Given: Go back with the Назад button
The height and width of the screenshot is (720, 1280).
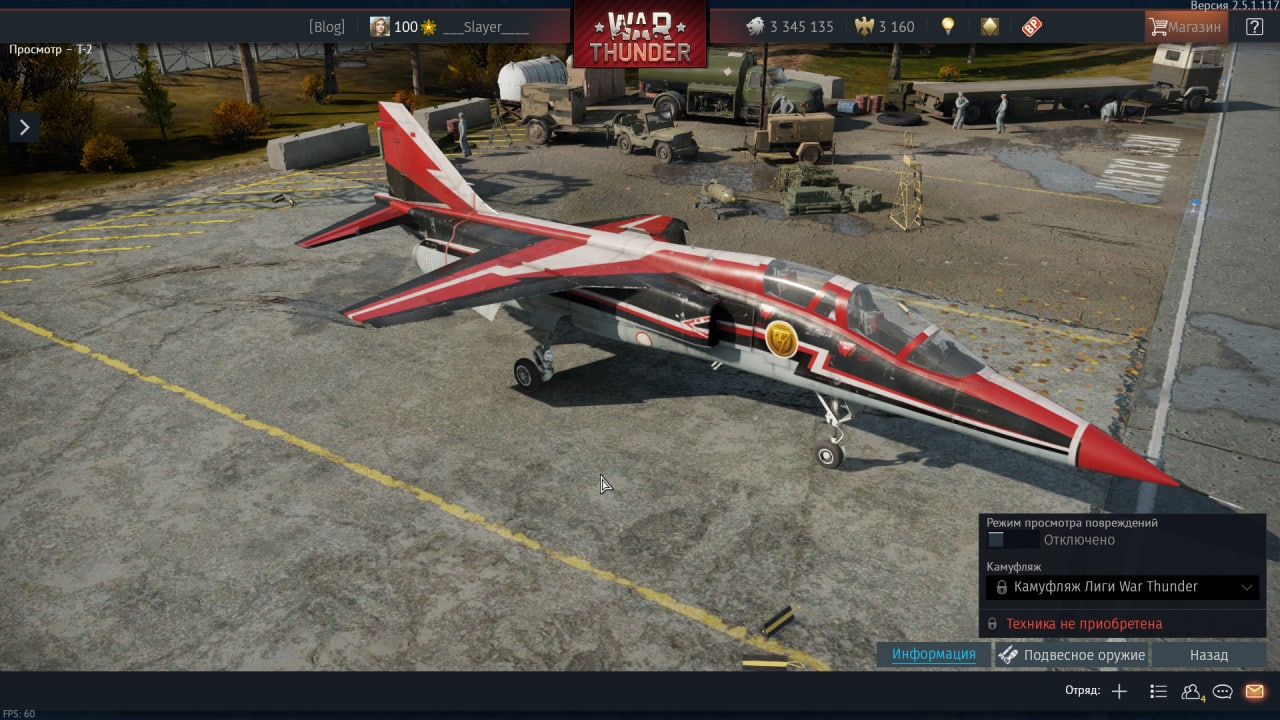Looking at the screenshot, I should (x=1208, y=655).
